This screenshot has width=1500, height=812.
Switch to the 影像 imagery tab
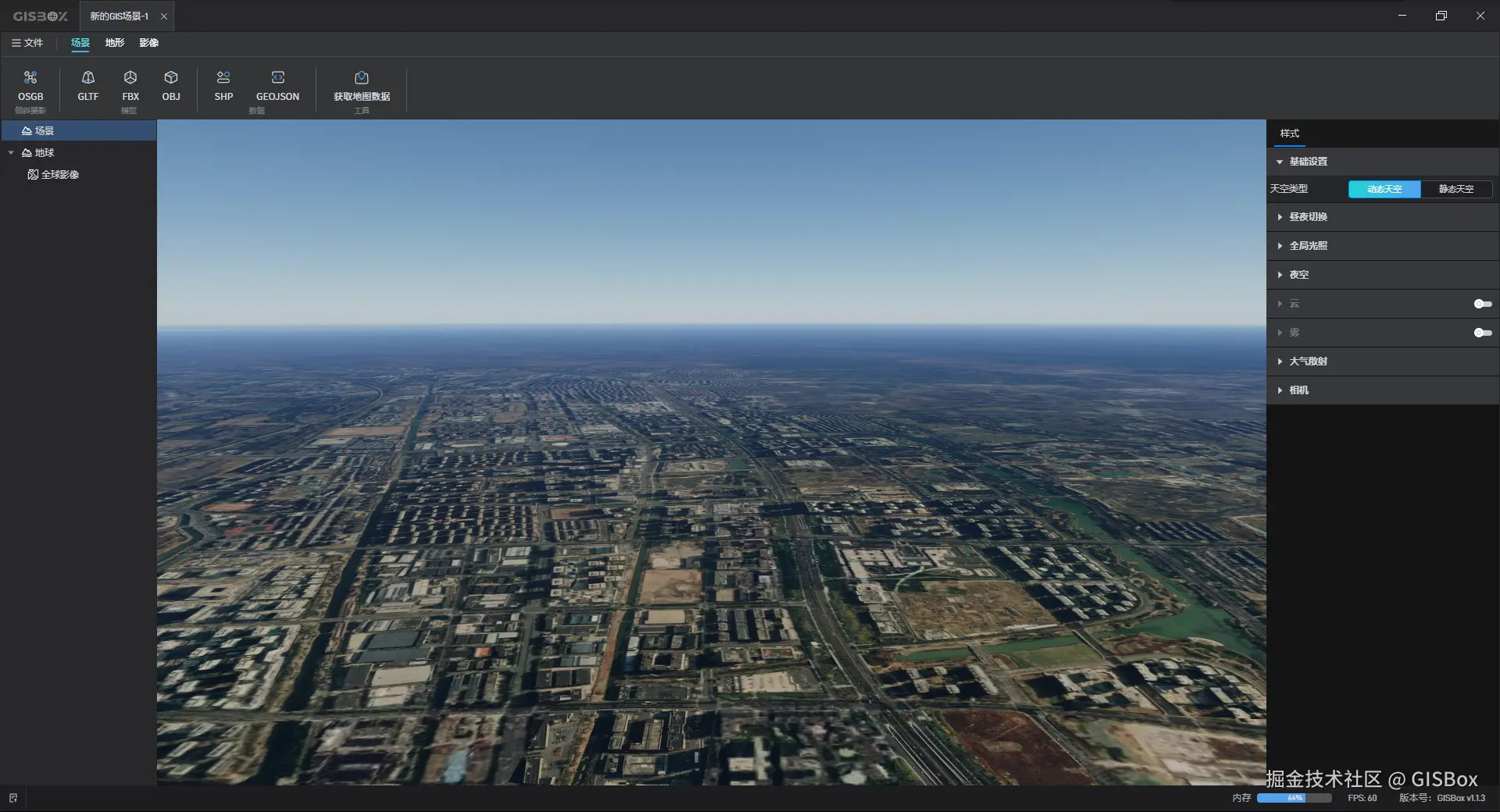click(148, 43)
